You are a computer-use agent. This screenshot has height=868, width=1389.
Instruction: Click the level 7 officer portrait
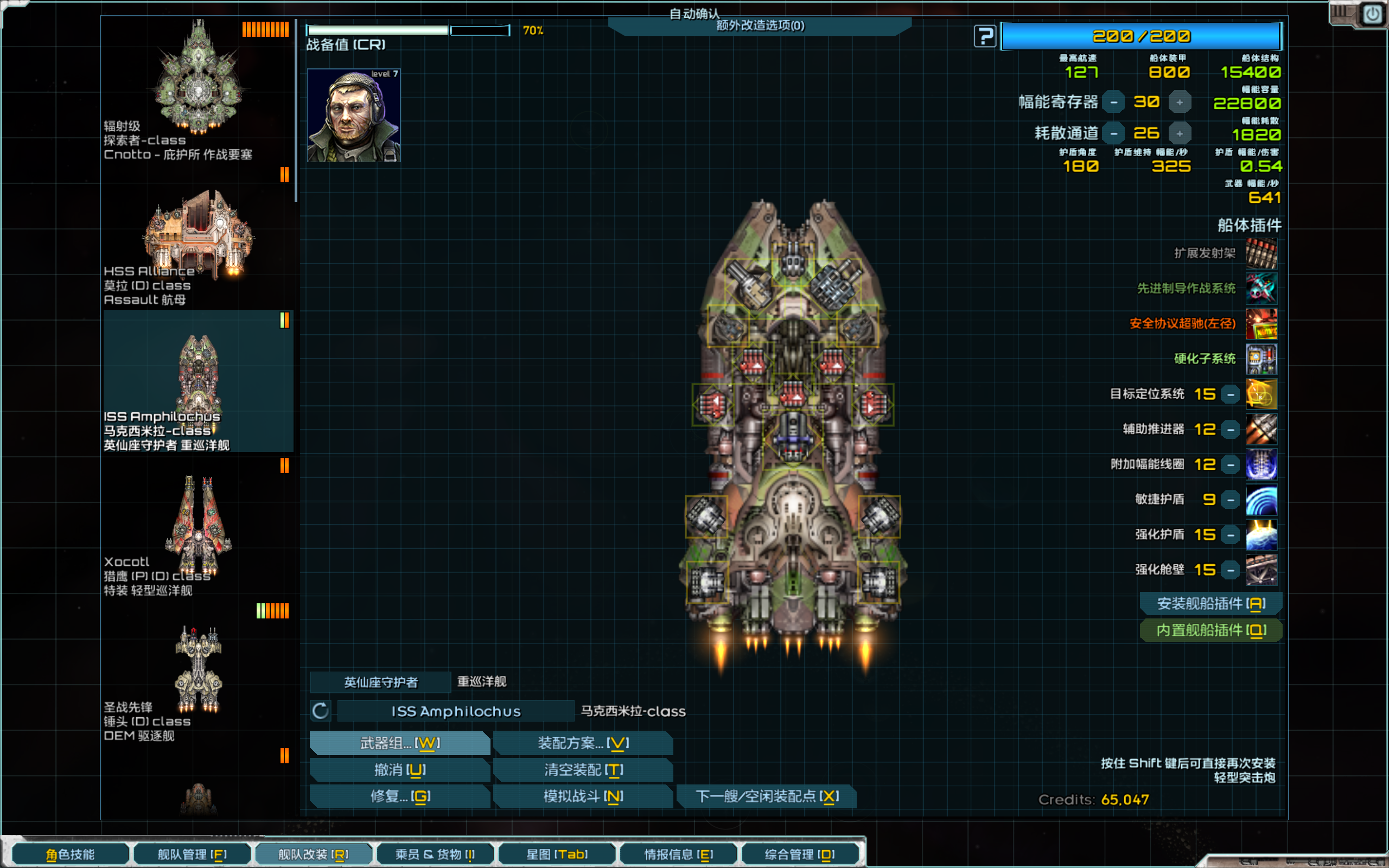click(x=354, y=116)
